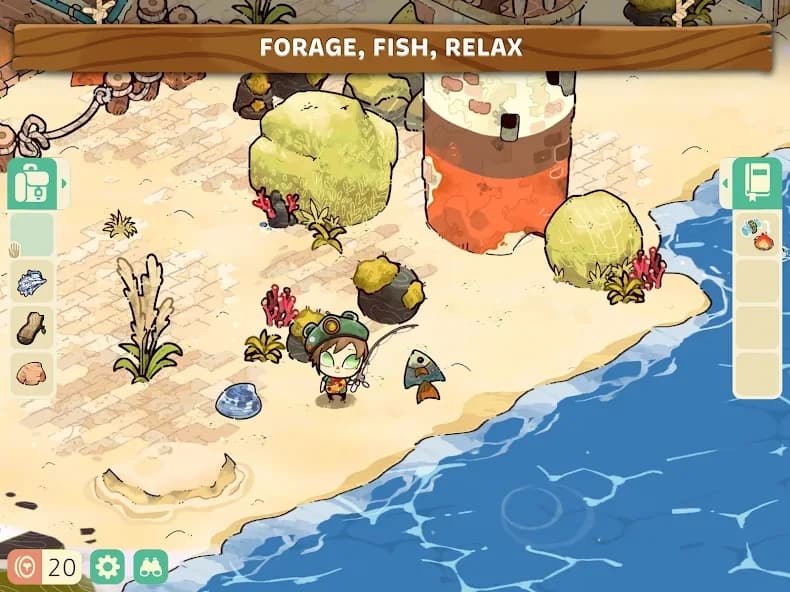Open the backpack inventory

pyautogui.click(x=31, y=184)
